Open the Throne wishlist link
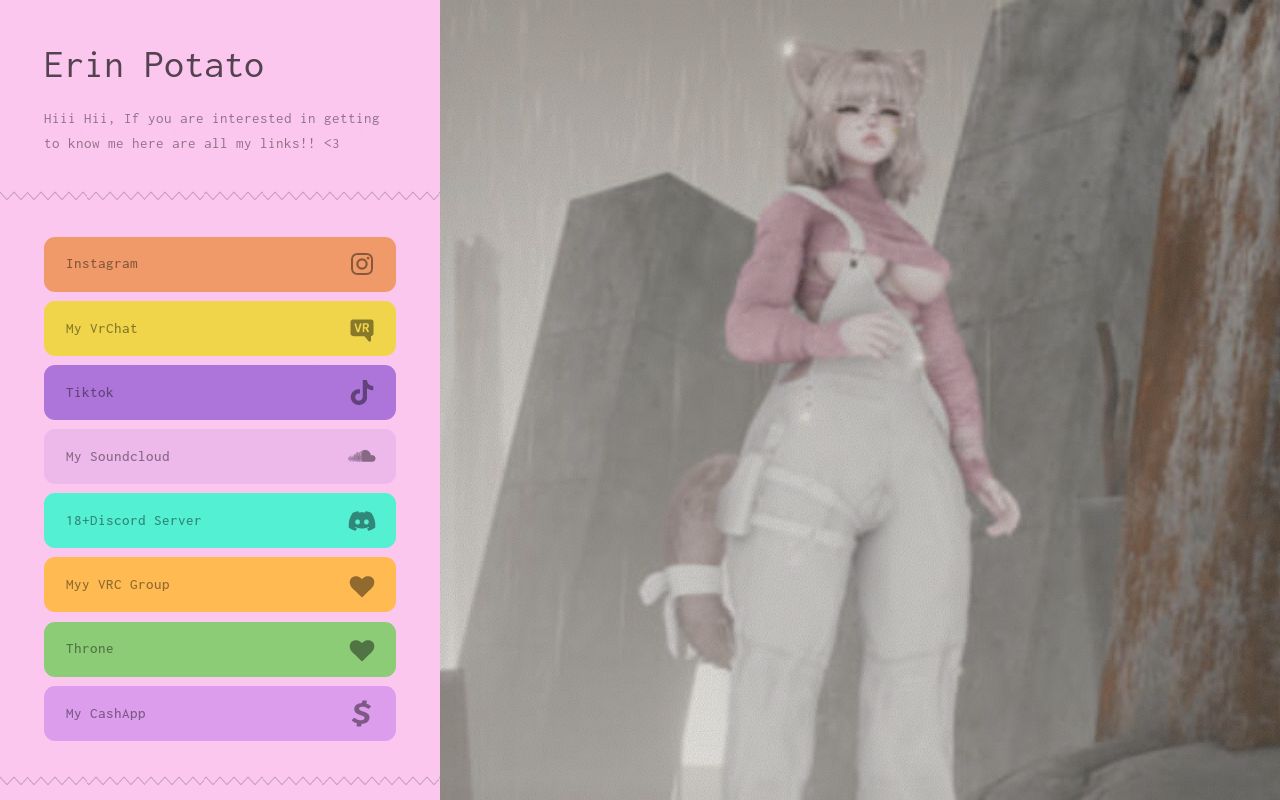Screen dimensions: 1280x800 click(x=180, y=649)
